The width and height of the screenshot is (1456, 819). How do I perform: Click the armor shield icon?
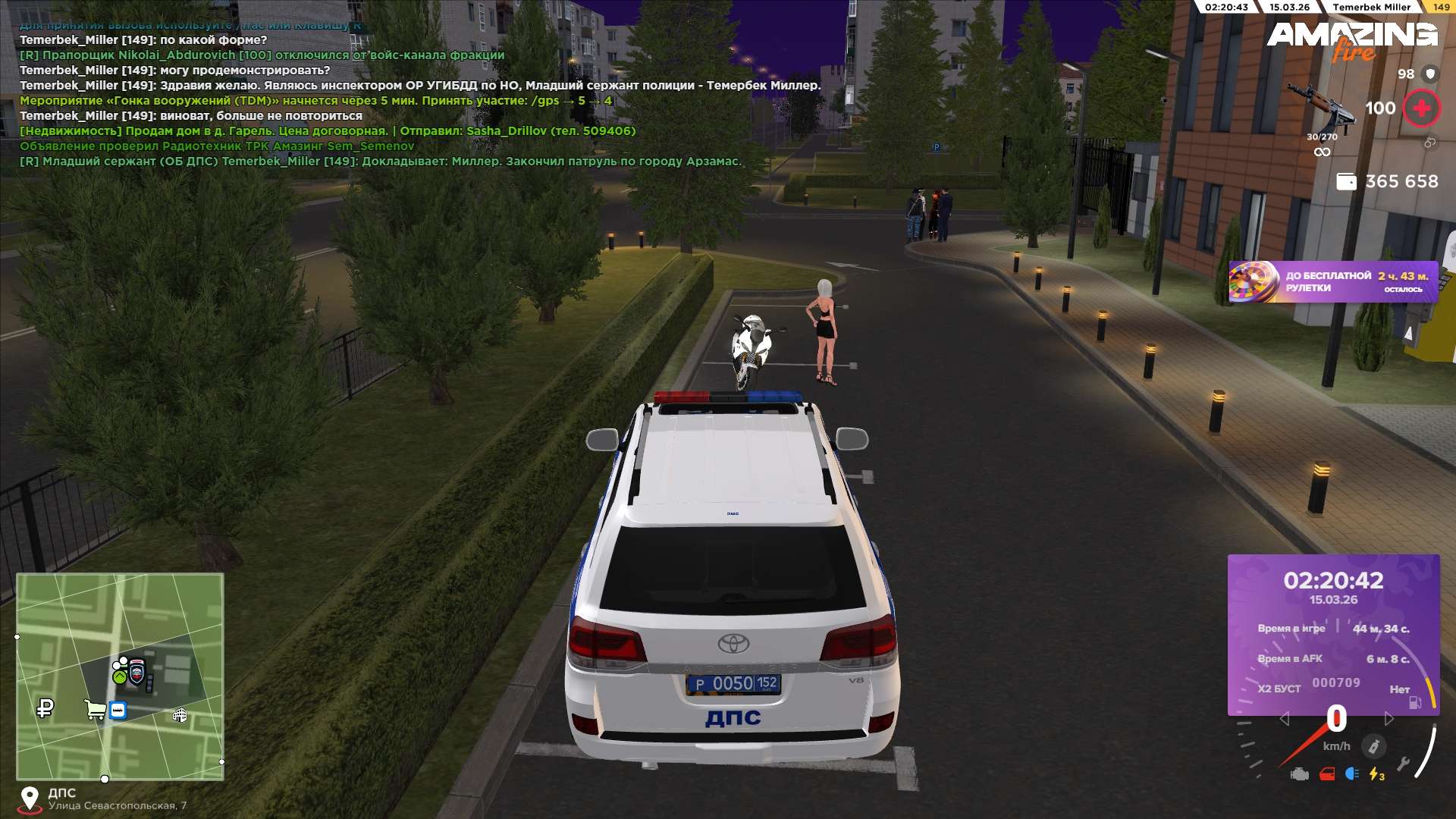coord(1430,74)
